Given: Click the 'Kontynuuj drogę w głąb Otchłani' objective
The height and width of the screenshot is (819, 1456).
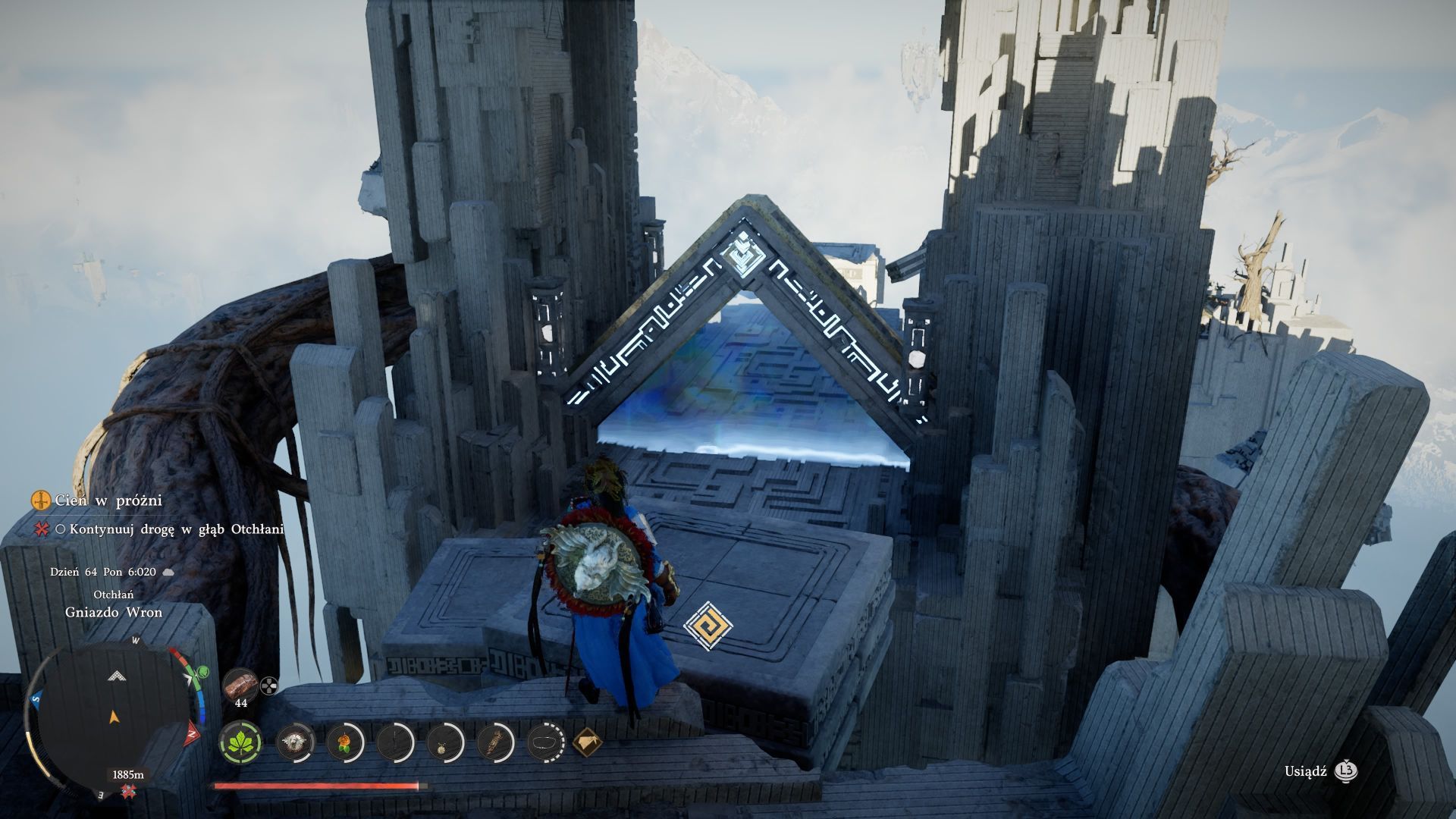Looking at the screenshot, I should pos(176,529).
